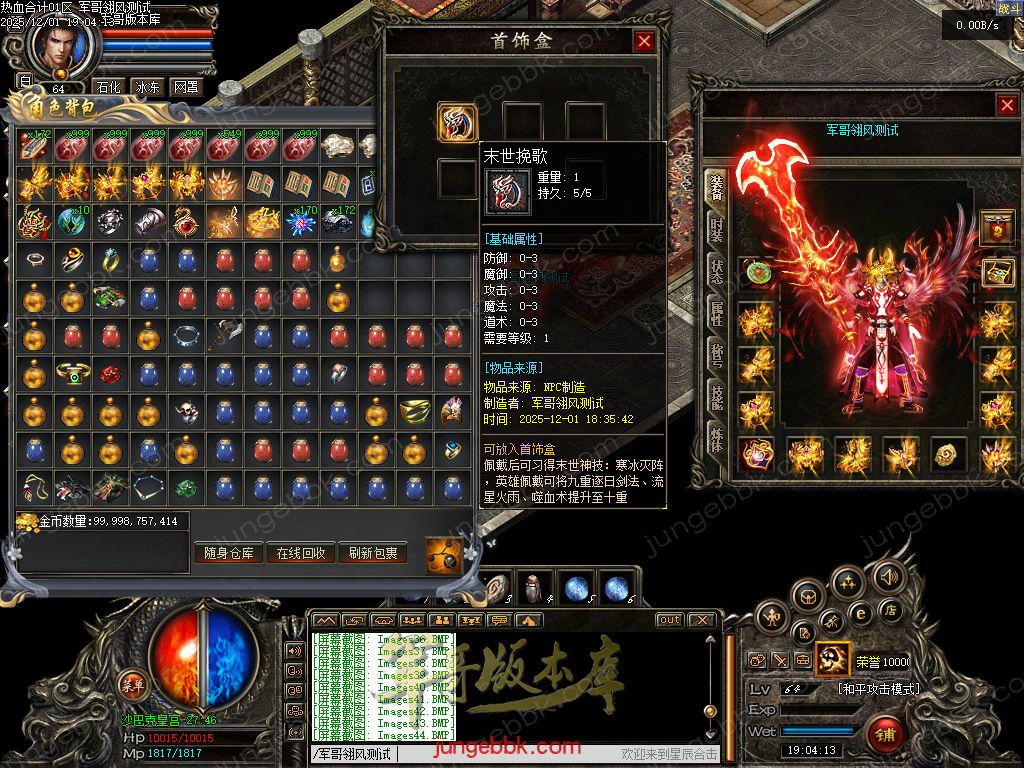Show the 属性 attributes tab

point(716,314)
